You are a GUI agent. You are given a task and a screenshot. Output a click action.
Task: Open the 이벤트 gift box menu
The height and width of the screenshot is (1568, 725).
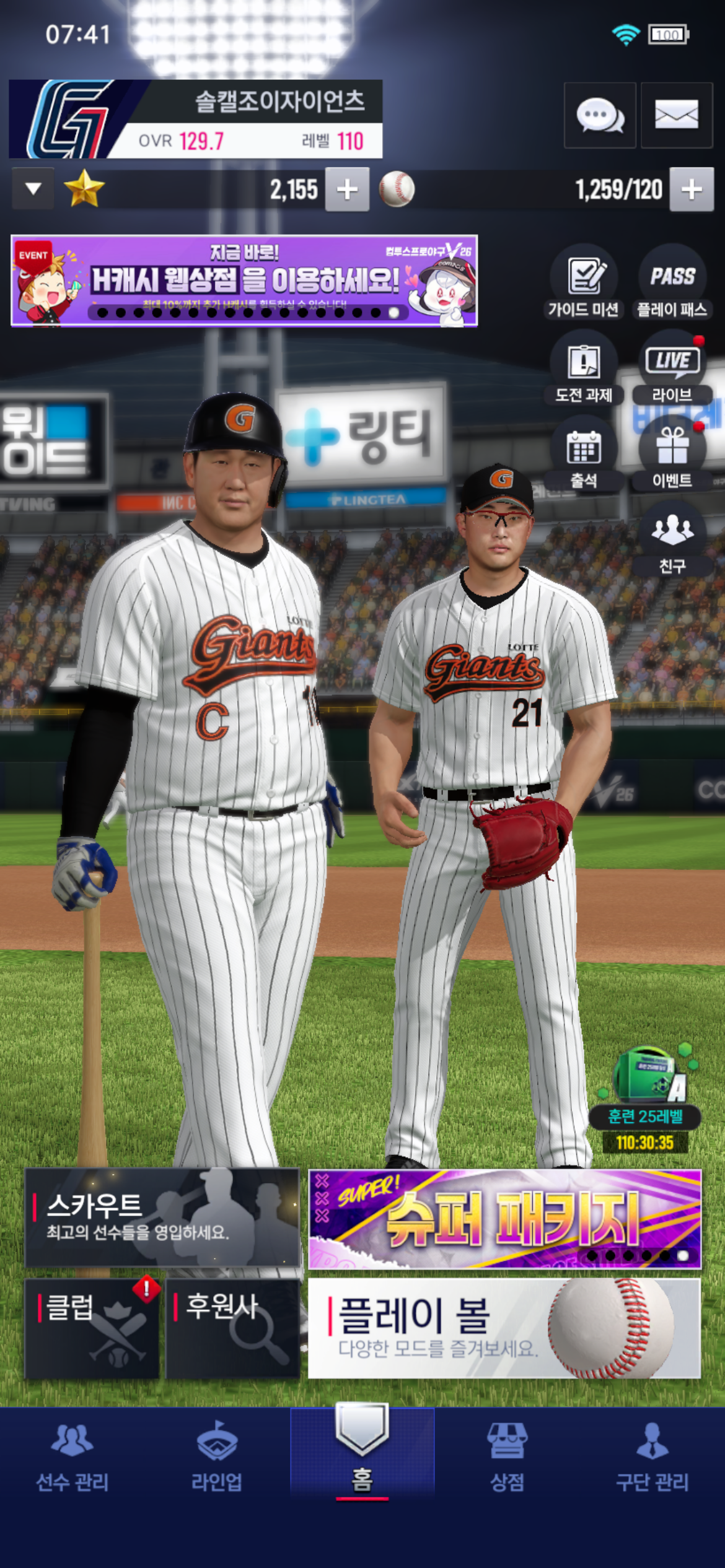tap(672, 455)
